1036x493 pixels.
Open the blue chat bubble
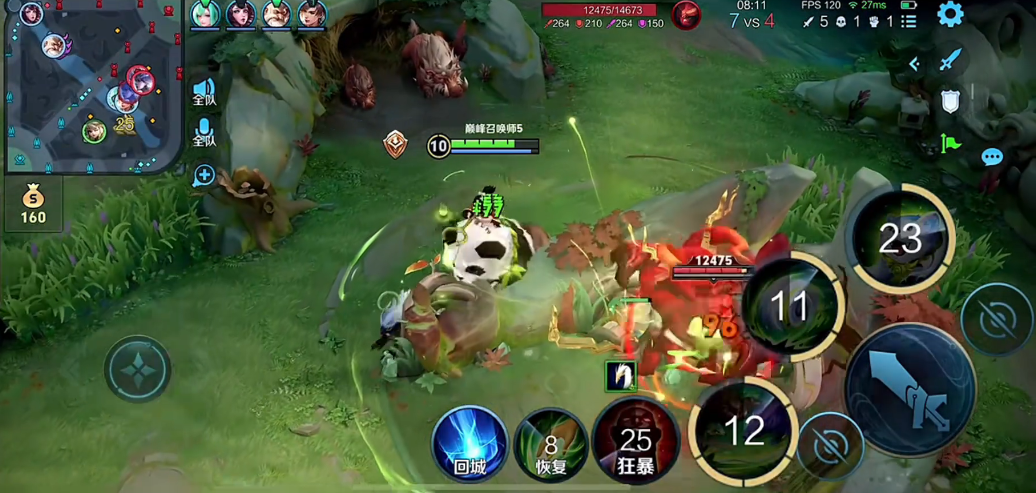coord(991,157)
